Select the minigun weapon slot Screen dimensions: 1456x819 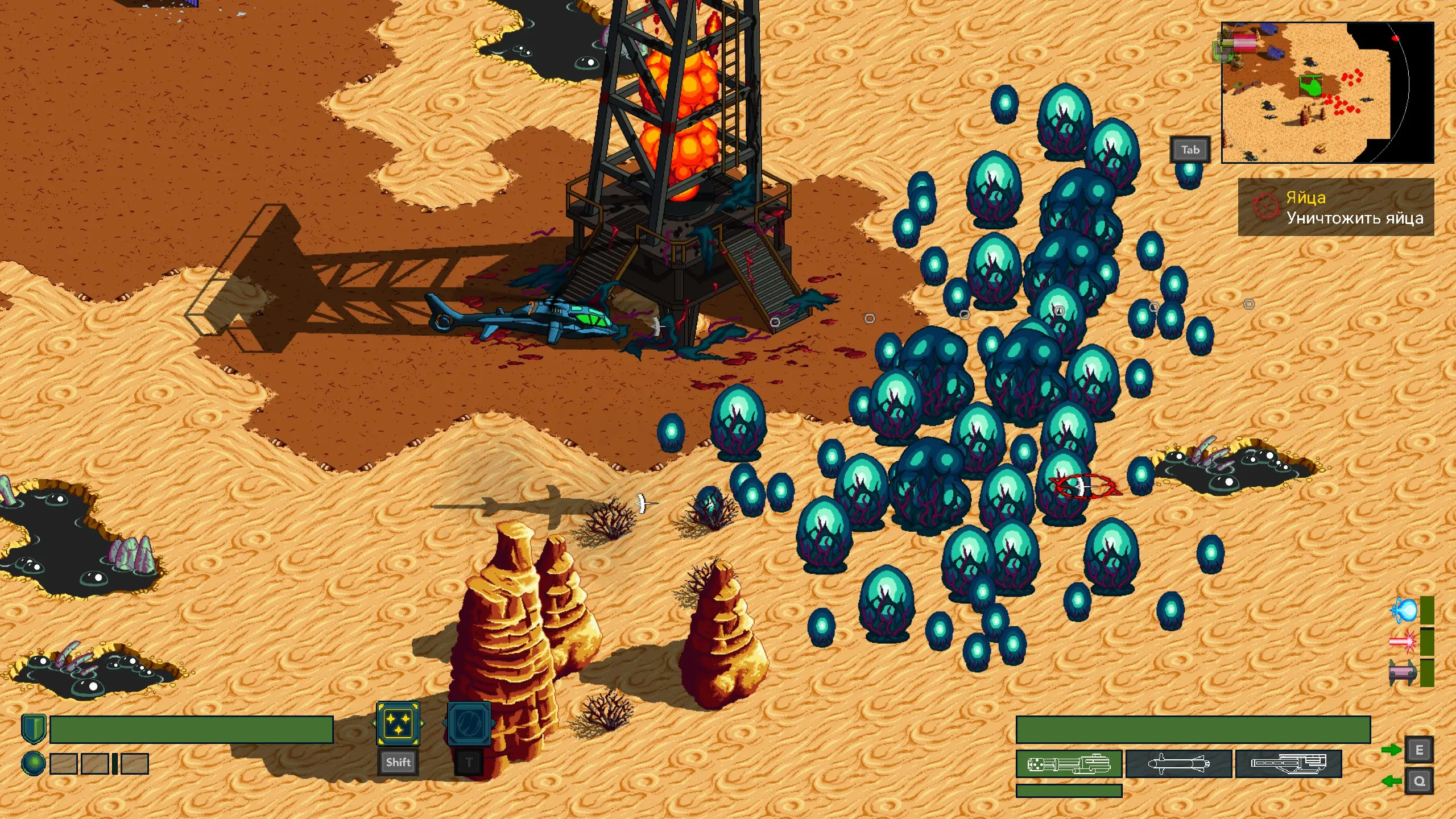click(x=1069, y=764)
